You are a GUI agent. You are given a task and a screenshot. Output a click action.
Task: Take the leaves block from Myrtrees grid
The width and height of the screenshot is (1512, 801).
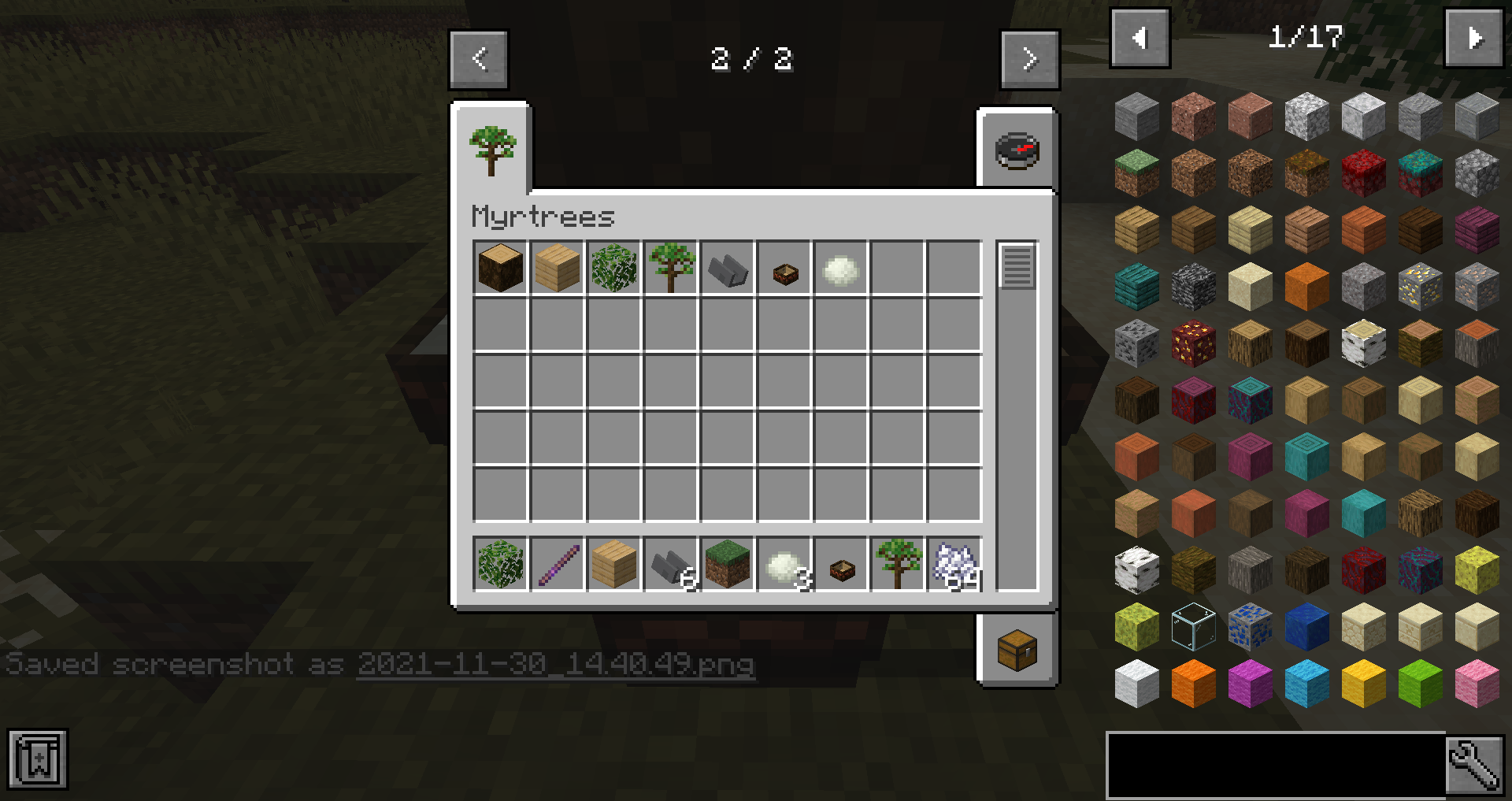click(614, 269)
